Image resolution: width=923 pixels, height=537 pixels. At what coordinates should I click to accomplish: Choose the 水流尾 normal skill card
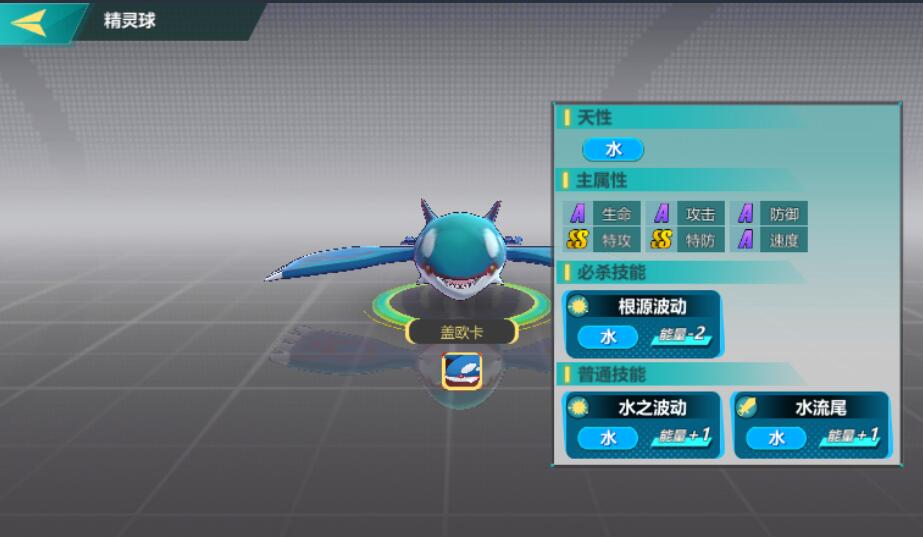click(811, 424)
